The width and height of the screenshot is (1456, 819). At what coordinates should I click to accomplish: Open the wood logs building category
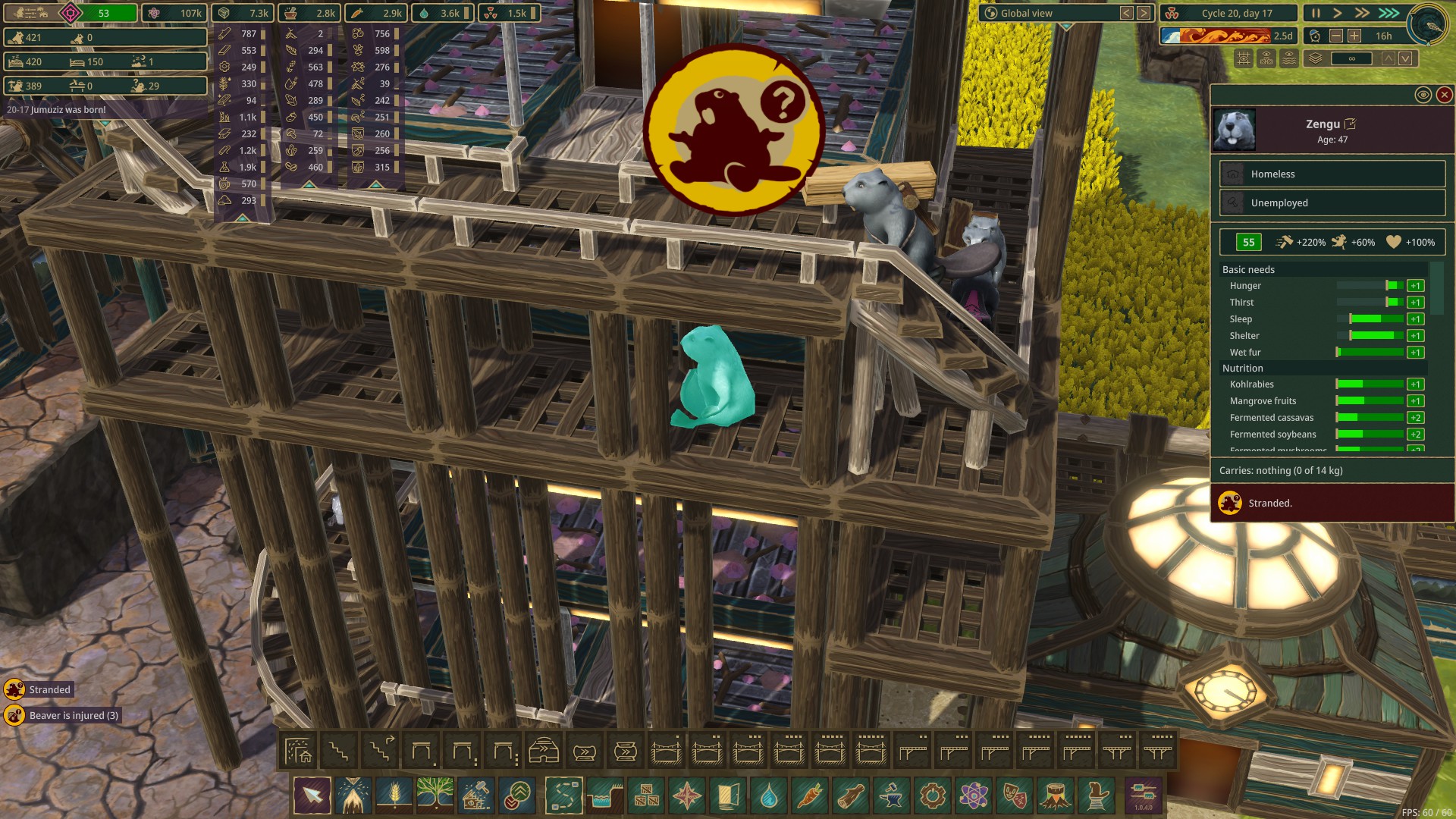[851, 795]
